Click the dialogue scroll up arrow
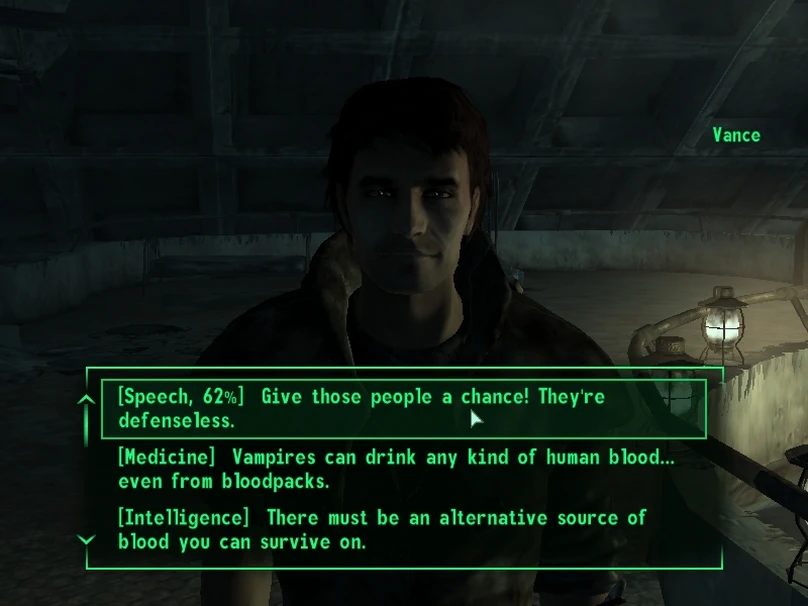 87,401
